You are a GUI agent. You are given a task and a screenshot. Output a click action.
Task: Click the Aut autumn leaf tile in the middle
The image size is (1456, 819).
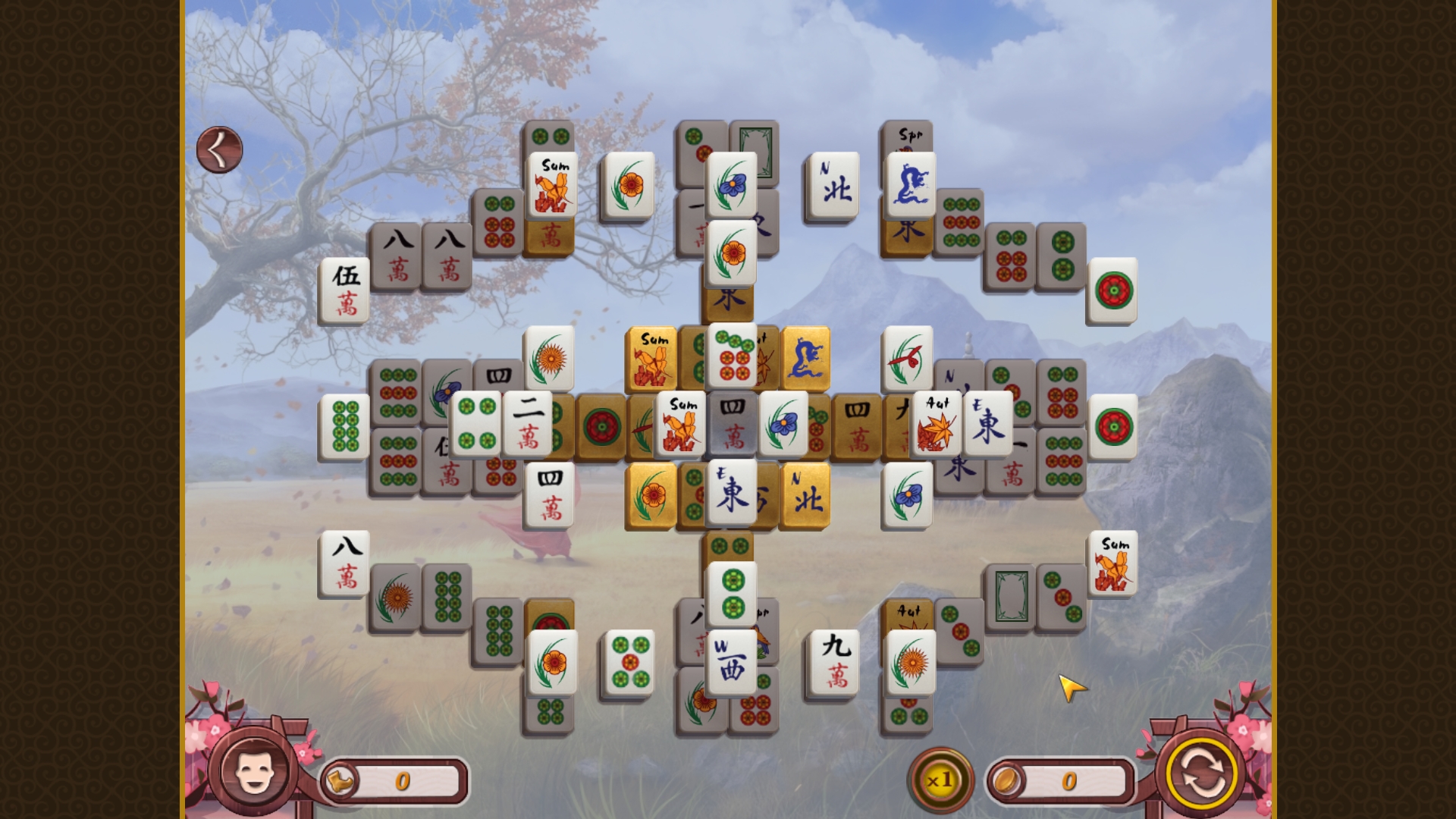[x=937, y=425]
